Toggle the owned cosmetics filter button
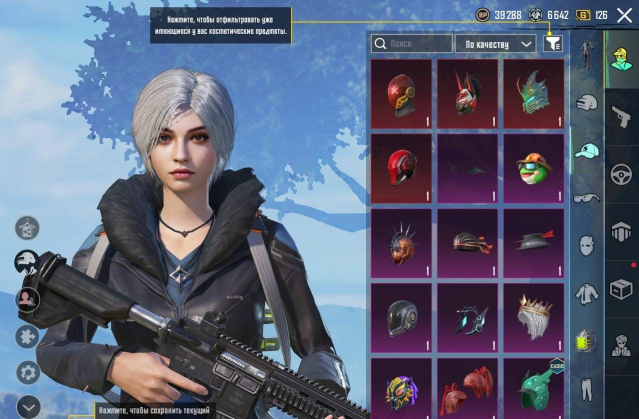Viewport: 639px width, 419px height. [x=552, y=44]
